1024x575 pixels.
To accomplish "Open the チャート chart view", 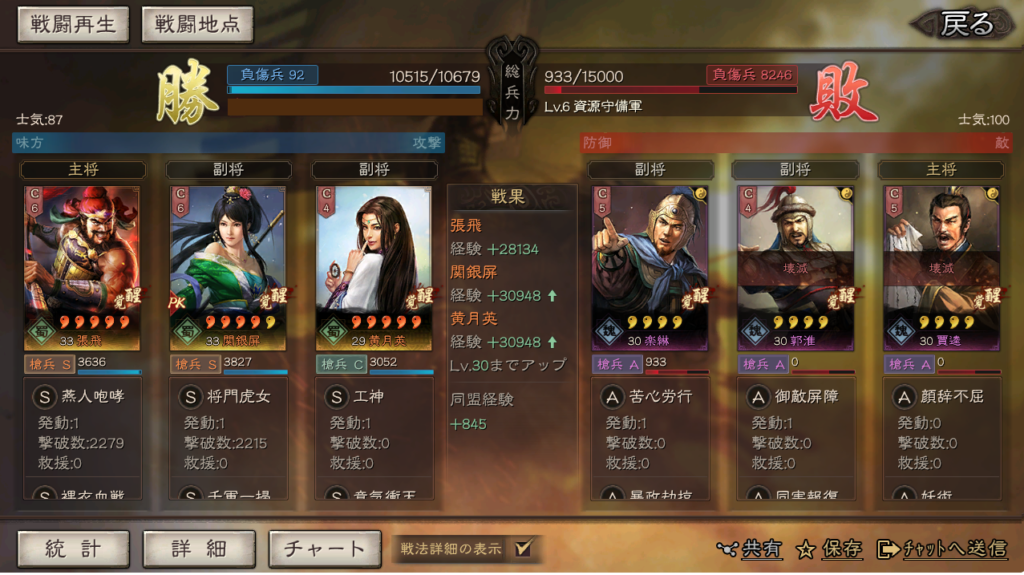I will 324,548.
